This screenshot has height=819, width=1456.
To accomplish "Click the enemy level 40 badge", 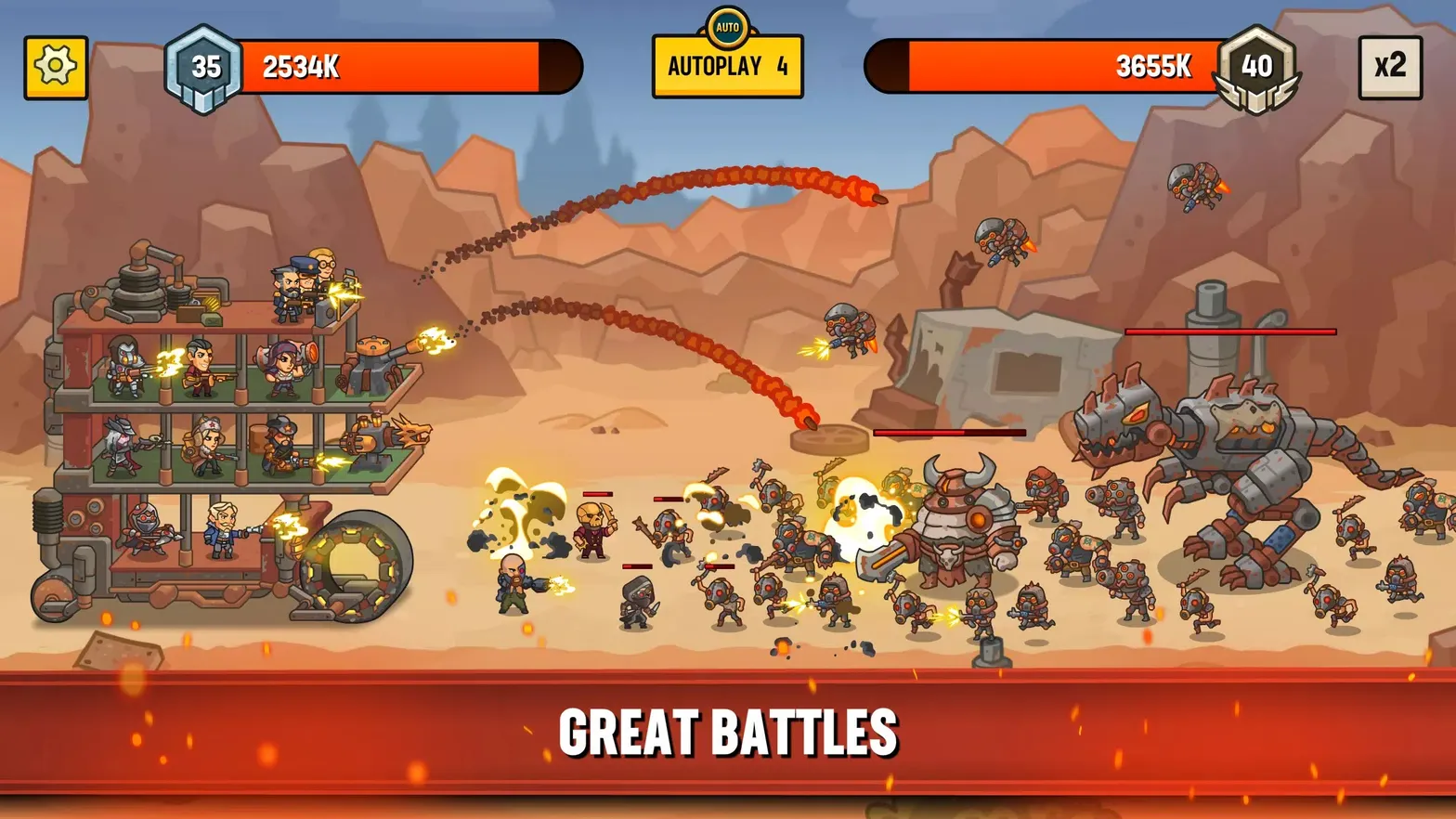I will pos(1255,65).
